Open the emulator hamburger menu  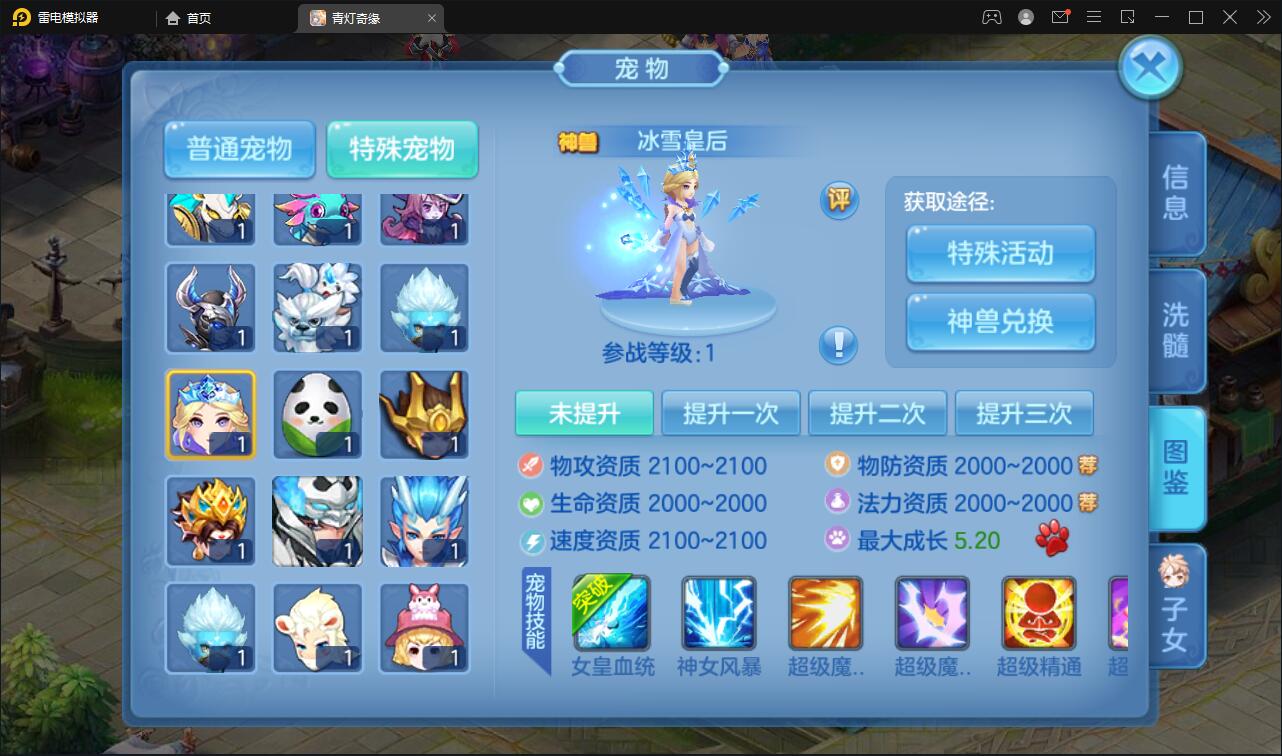point(1093,17)
